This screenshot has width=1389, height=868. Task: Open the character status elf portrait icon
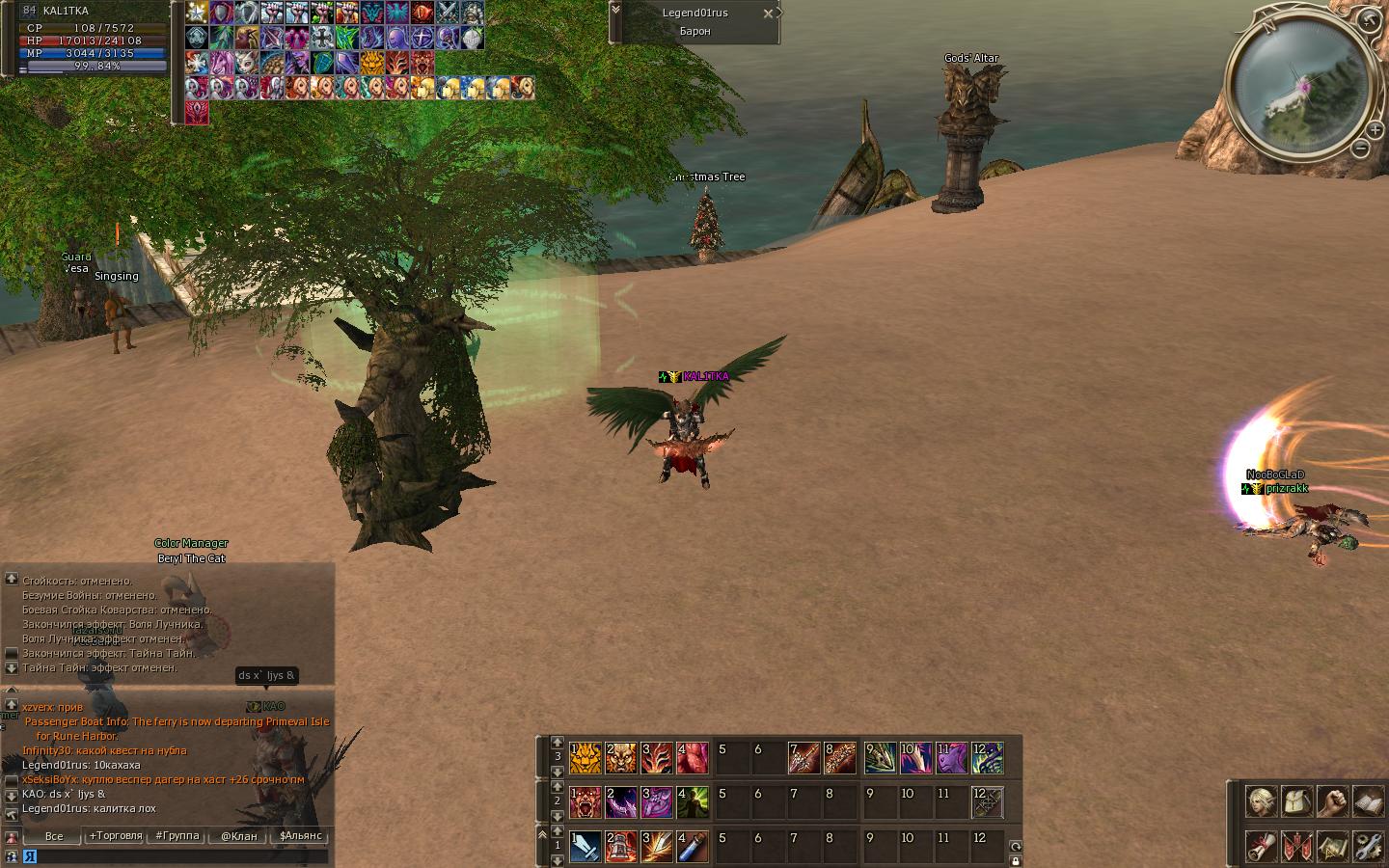[x=1261, y=801]
